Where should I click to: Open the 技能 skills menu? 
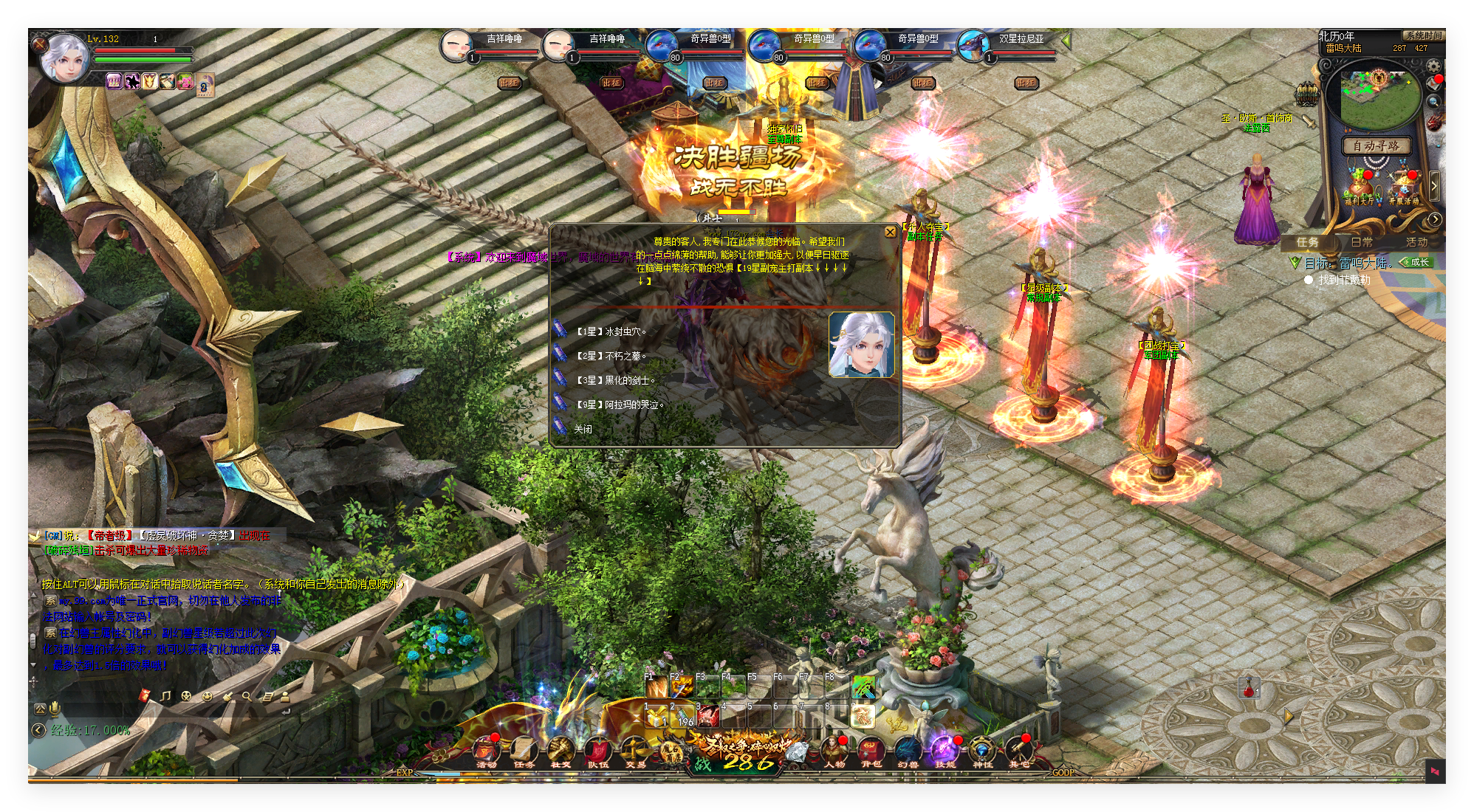945,750
